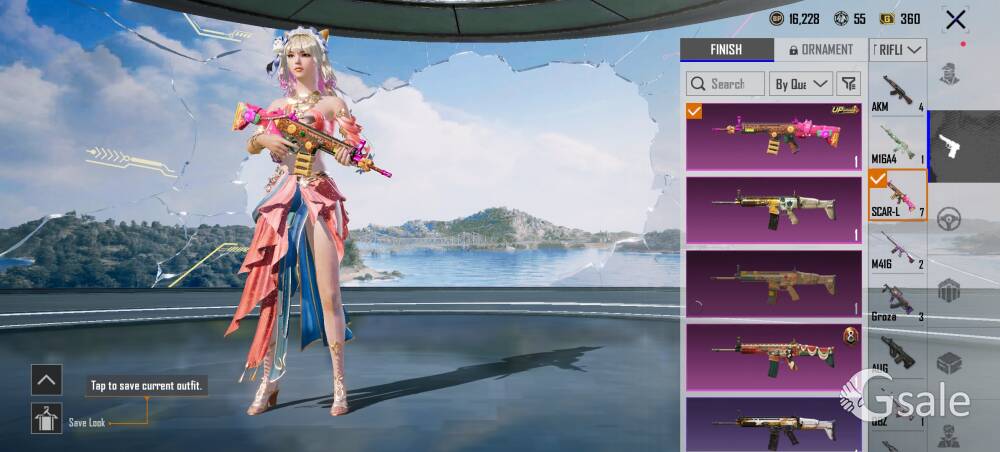Click the skin search field
The image size is (1000, 452).
(726, 84)
